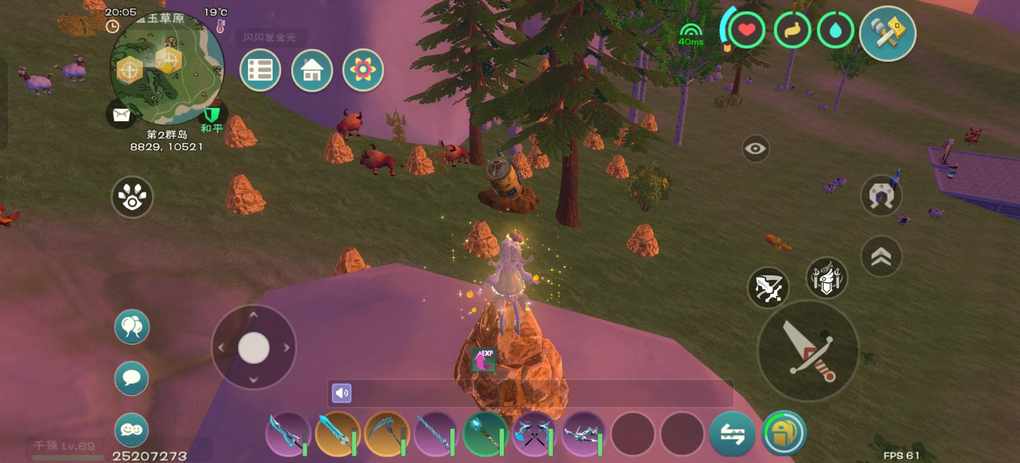The height and width of the screenshot is (463, 1020).
Task: Select the green staff hotbar slot
Action: [484, 434]
